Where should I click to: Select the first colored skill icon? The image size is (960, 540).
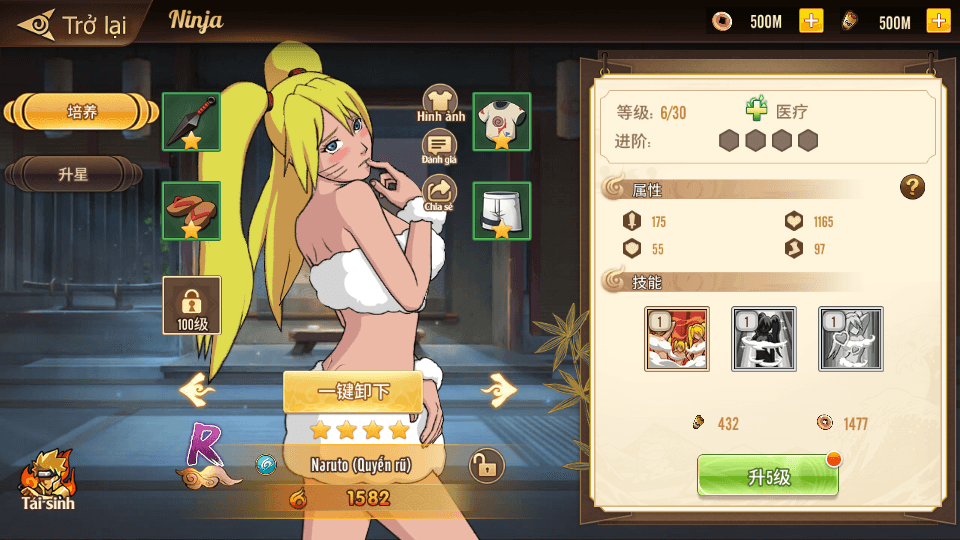pyautogui.click(x=677, y=339)
